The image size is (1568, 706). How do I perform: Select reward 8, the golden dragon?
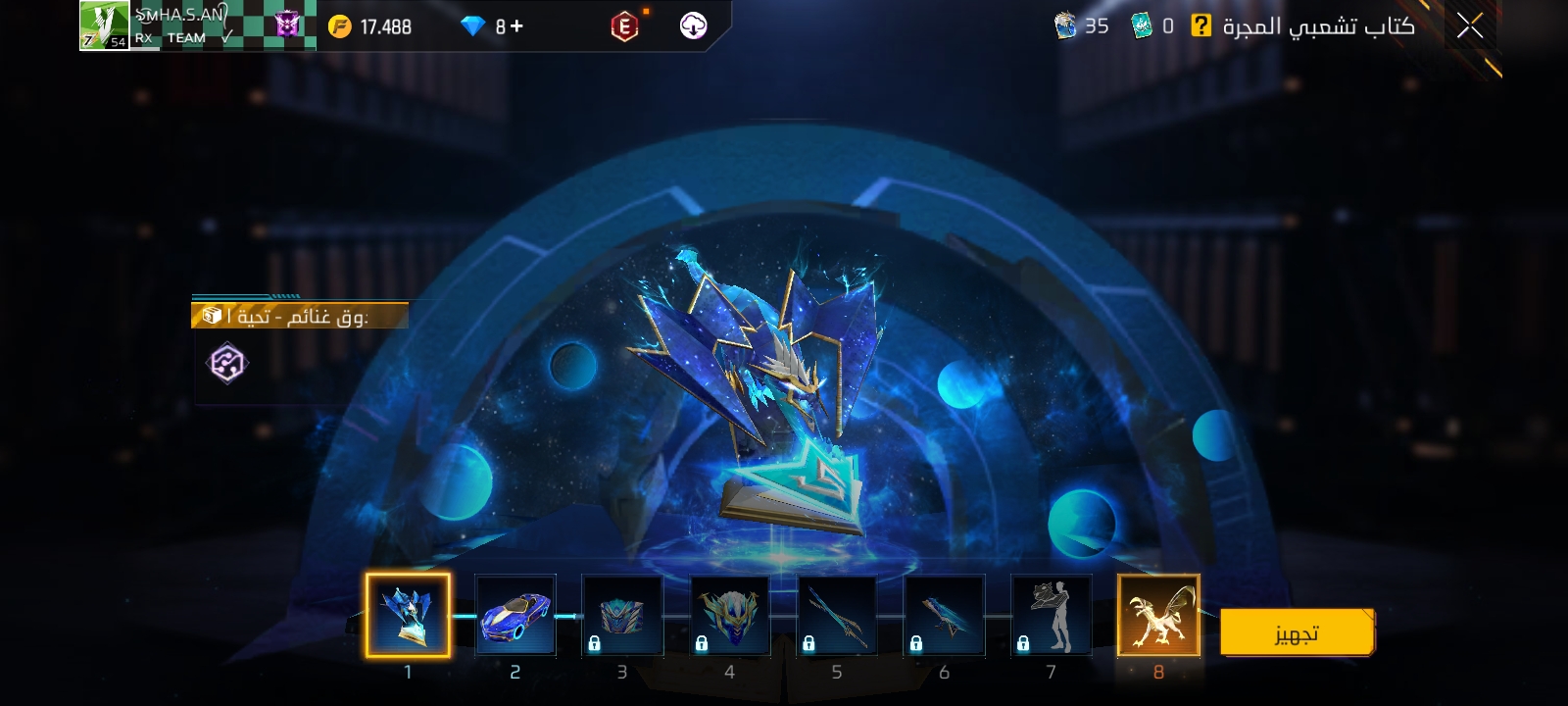[x=1158, y=615]
